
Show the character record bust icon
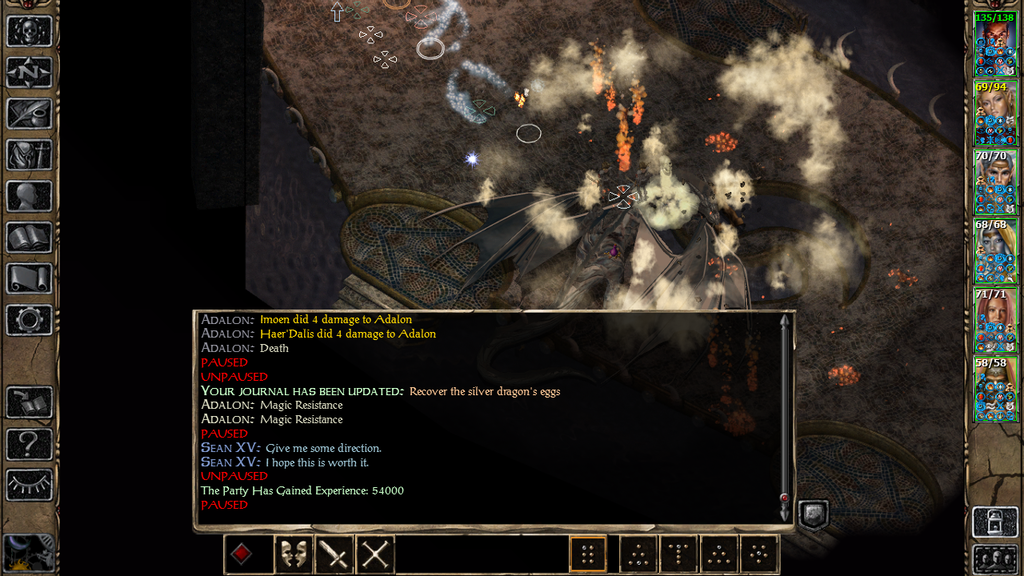click(x=29, y=196)
